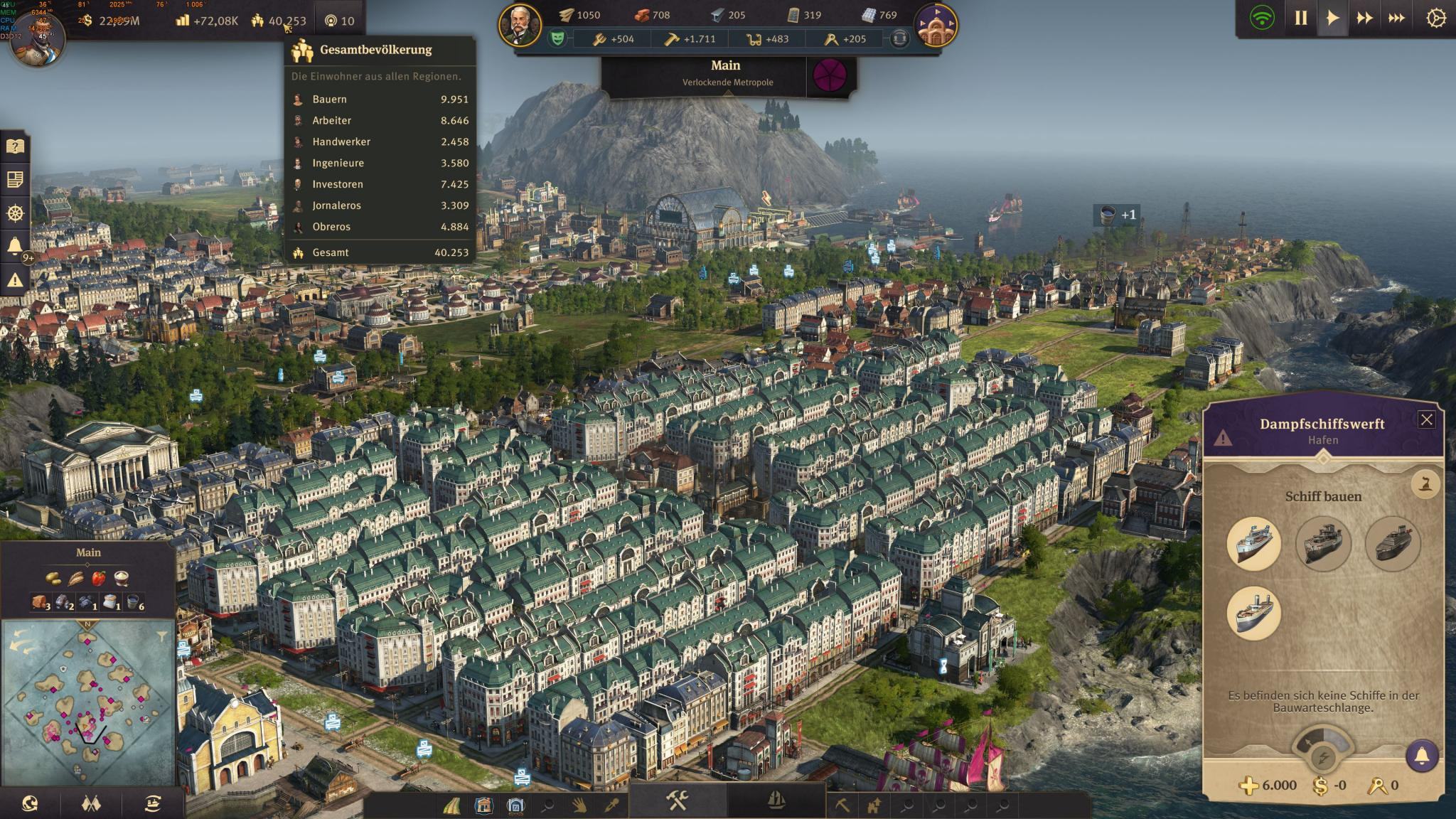Screen dimensions: 1456x819
Task: Open the ship's wheel menu
Action: pyautogui.click(x=15, y=213)
